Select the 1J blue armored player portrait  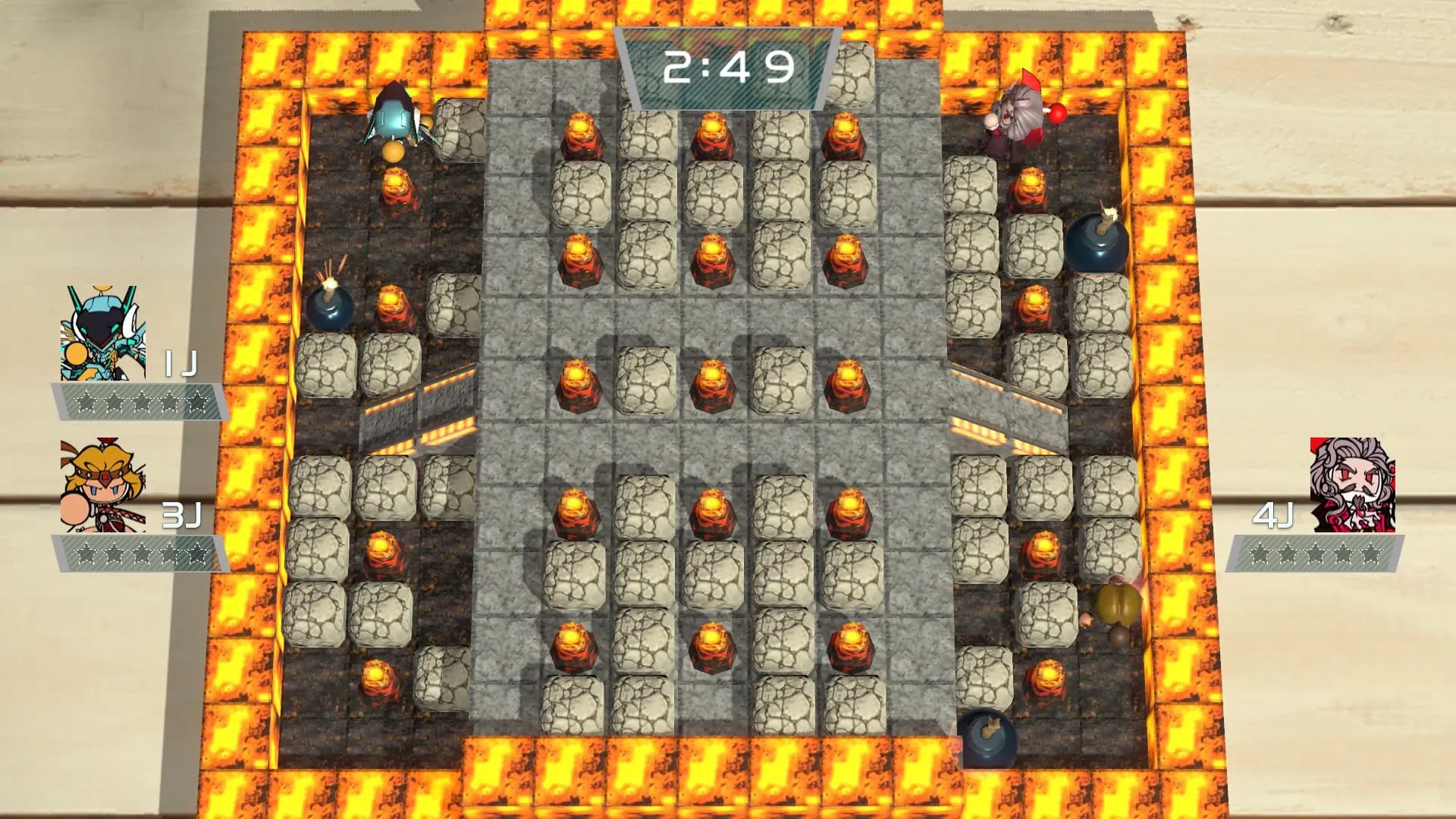coord(103,334)
